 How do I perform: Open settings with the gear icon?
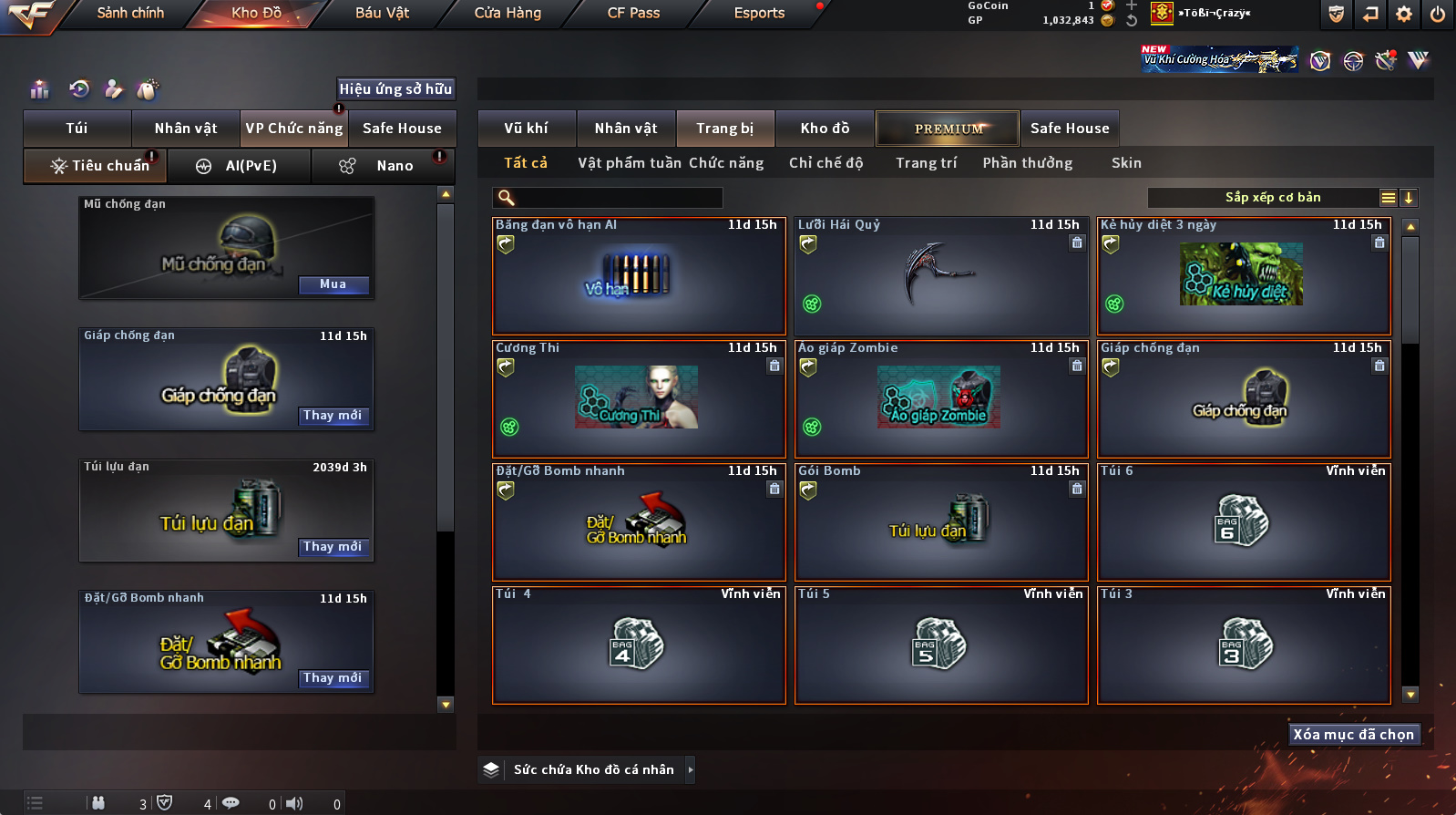(1404, 14)
